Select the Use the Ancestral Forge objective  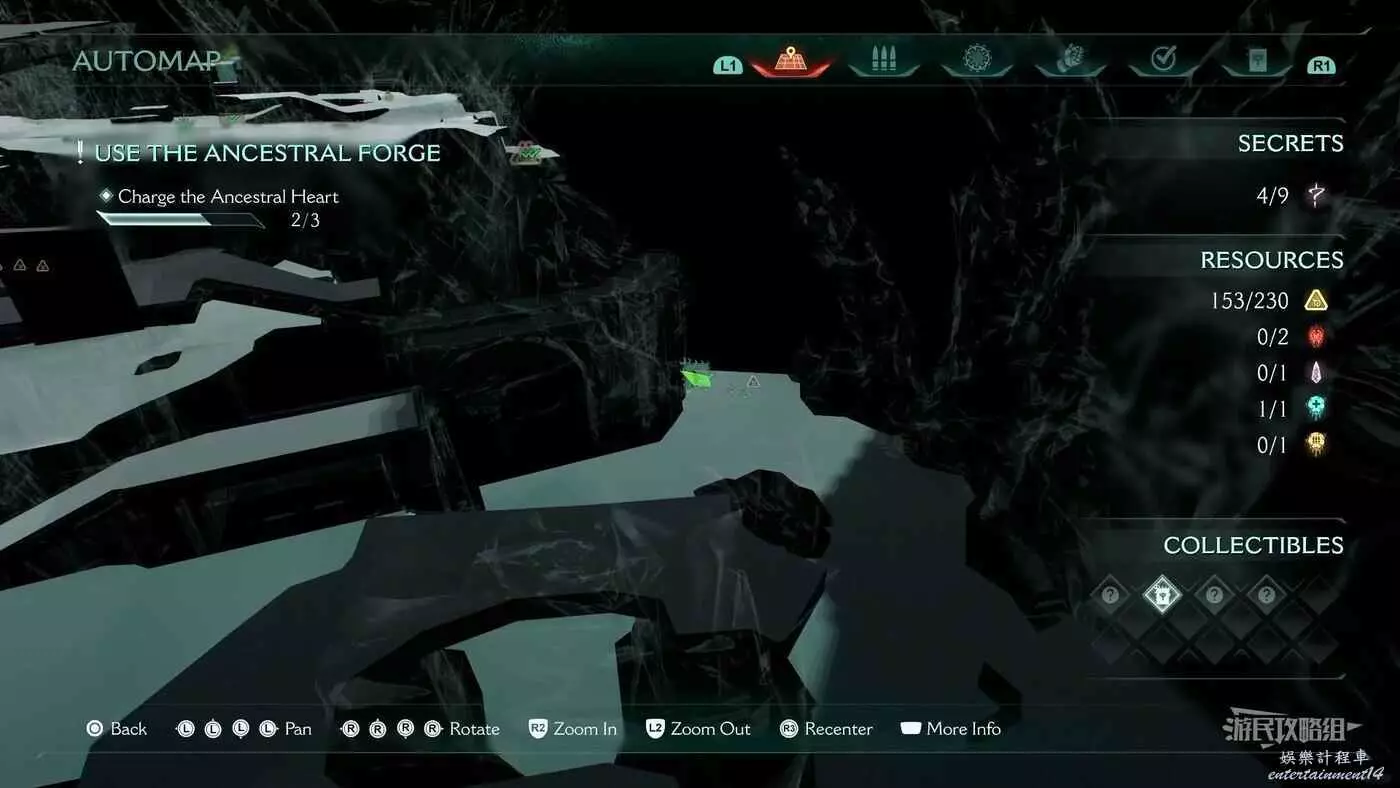pyautogui.click(x=267, y=153)
